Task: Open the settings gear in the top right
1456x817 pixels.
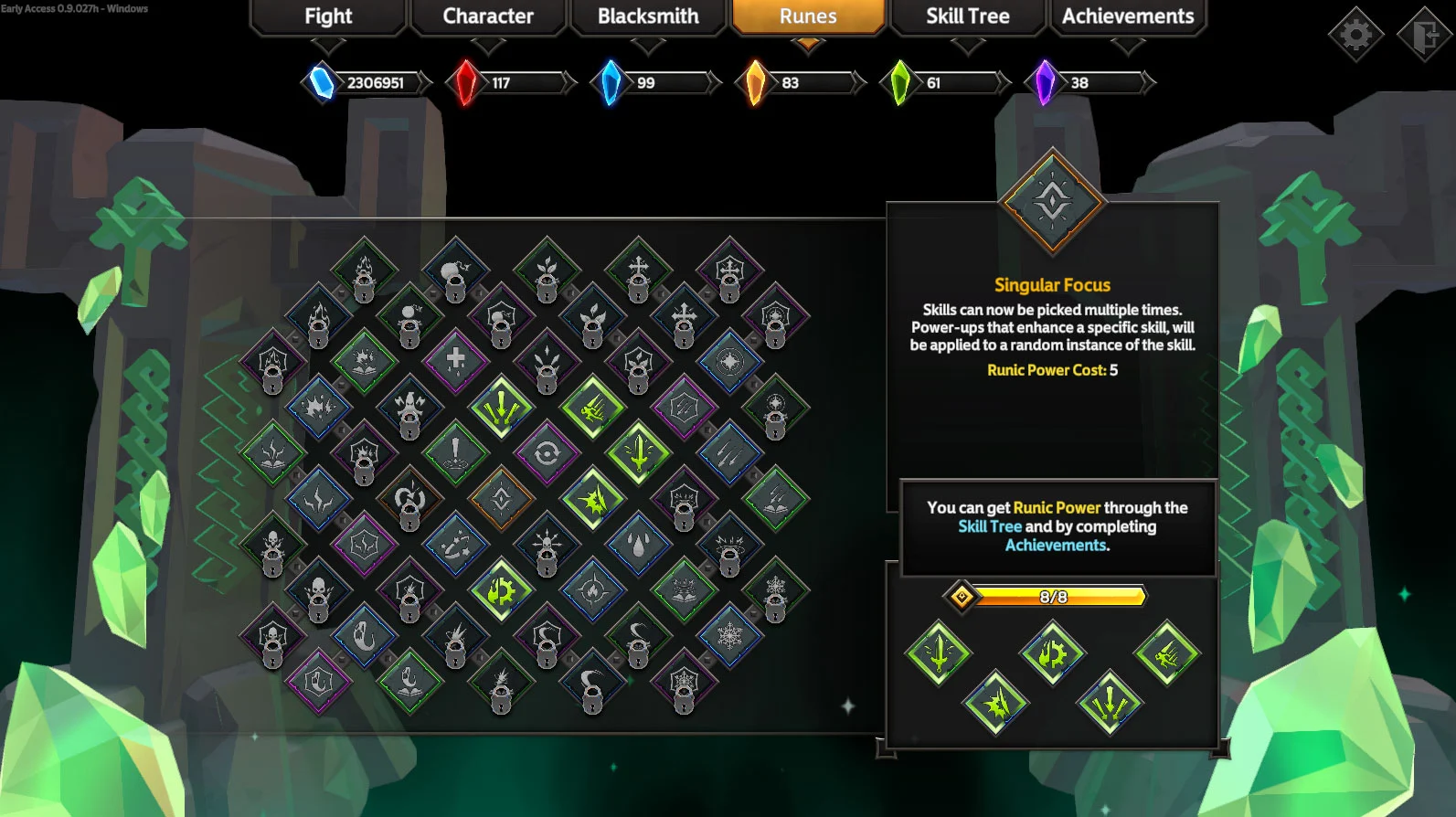Action: pos(1358,33)
